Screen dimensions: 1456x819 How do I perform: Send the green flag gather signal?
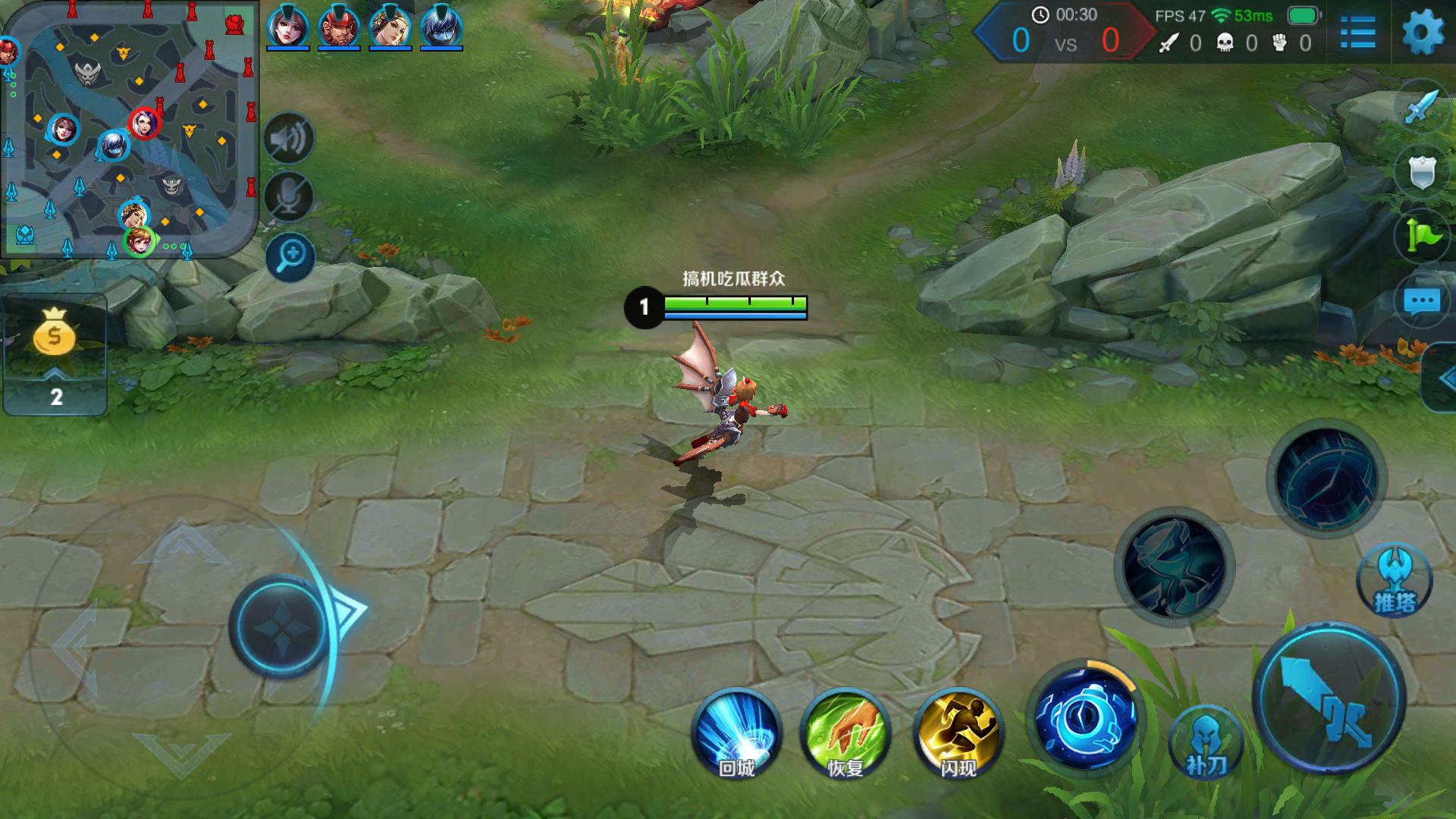point(1421,236)
